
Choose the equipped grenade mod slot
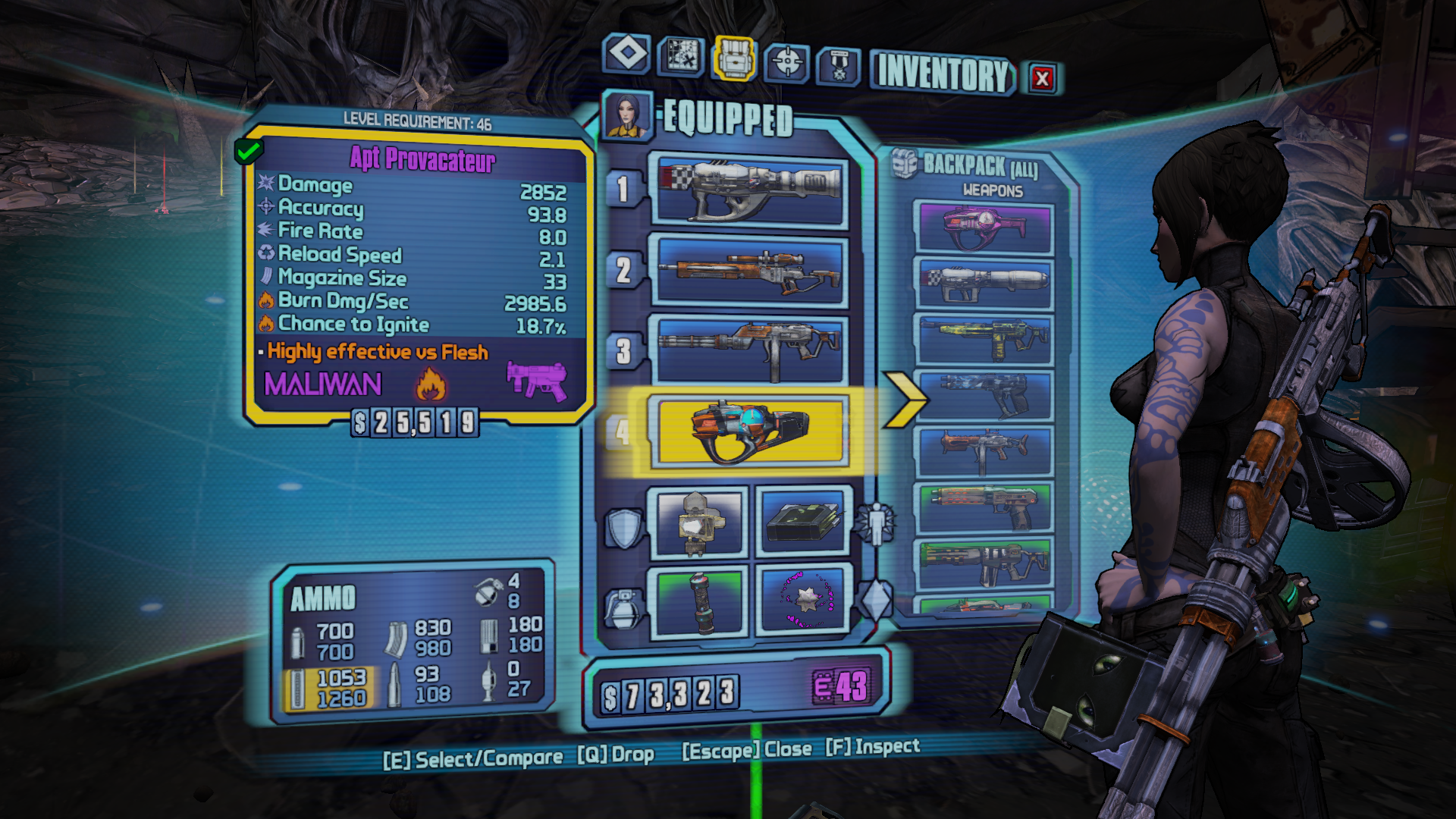pos(698,602)
